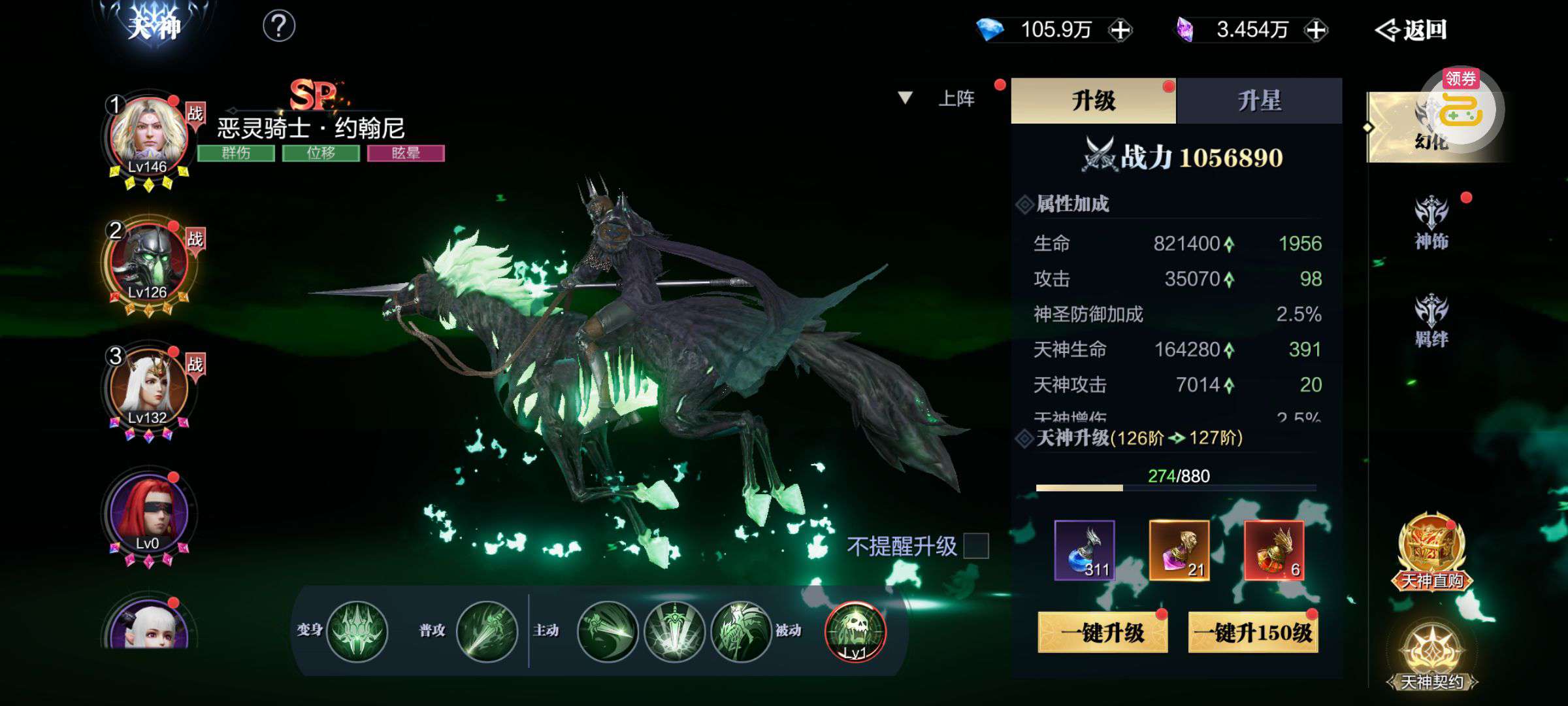1568x706 pixels.
Task: Select the 升级 level-up tab
Action: pyautogui.click(x=1093, y=101)
